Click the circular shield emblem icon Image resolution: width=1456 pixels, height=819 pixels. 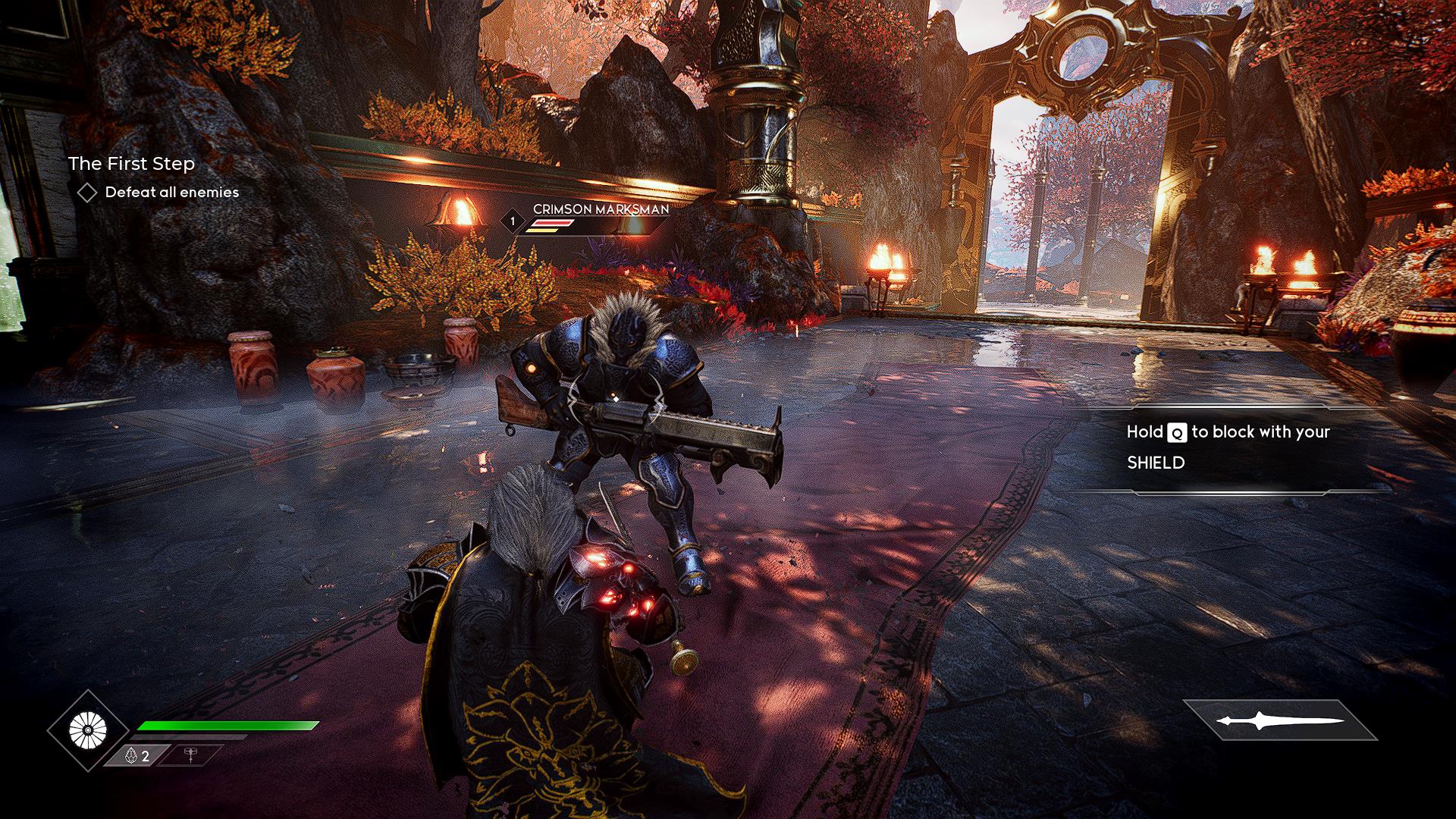88,730
